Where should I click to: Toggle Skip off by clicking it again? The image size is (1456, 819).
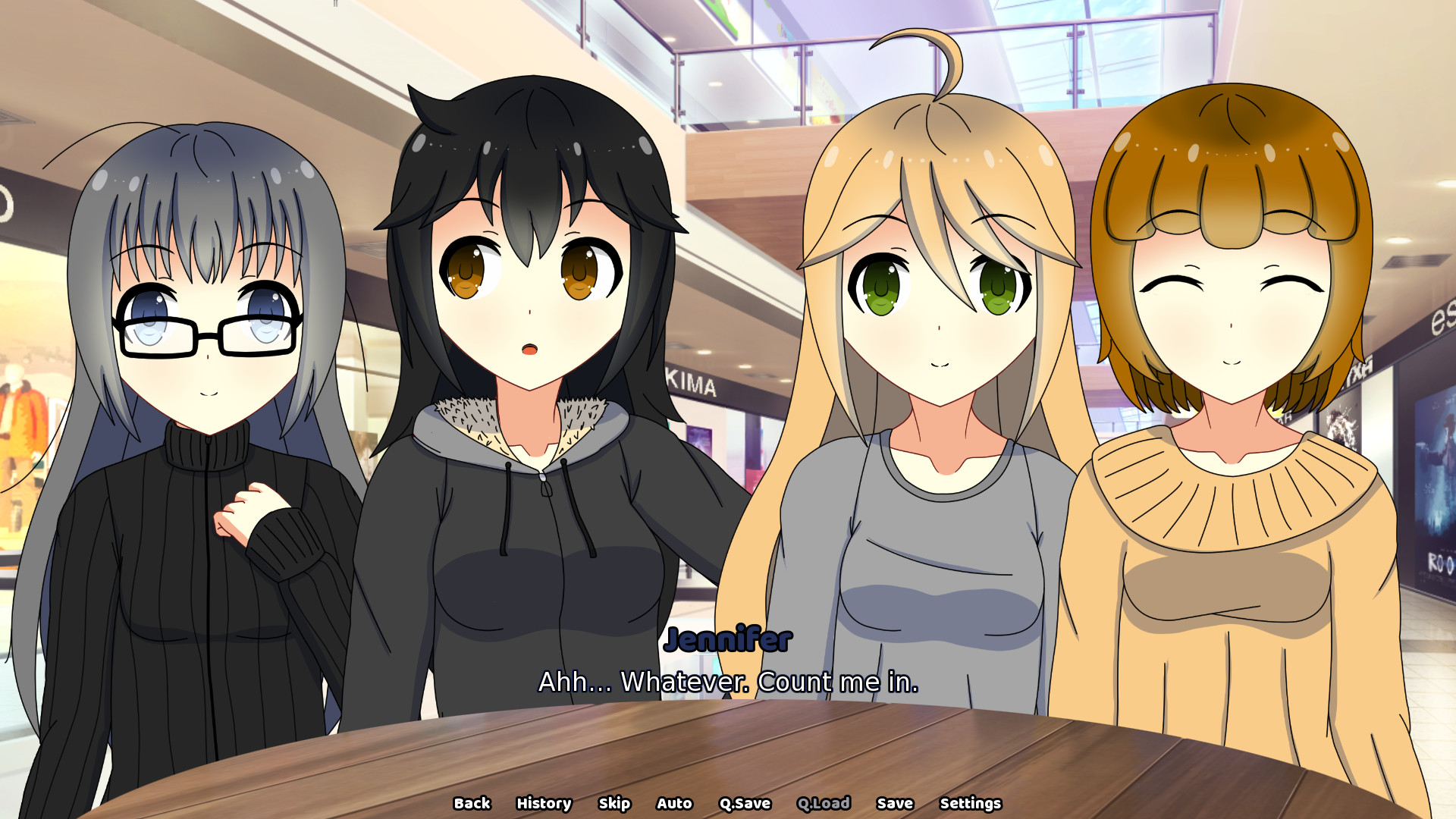point(614,803)
